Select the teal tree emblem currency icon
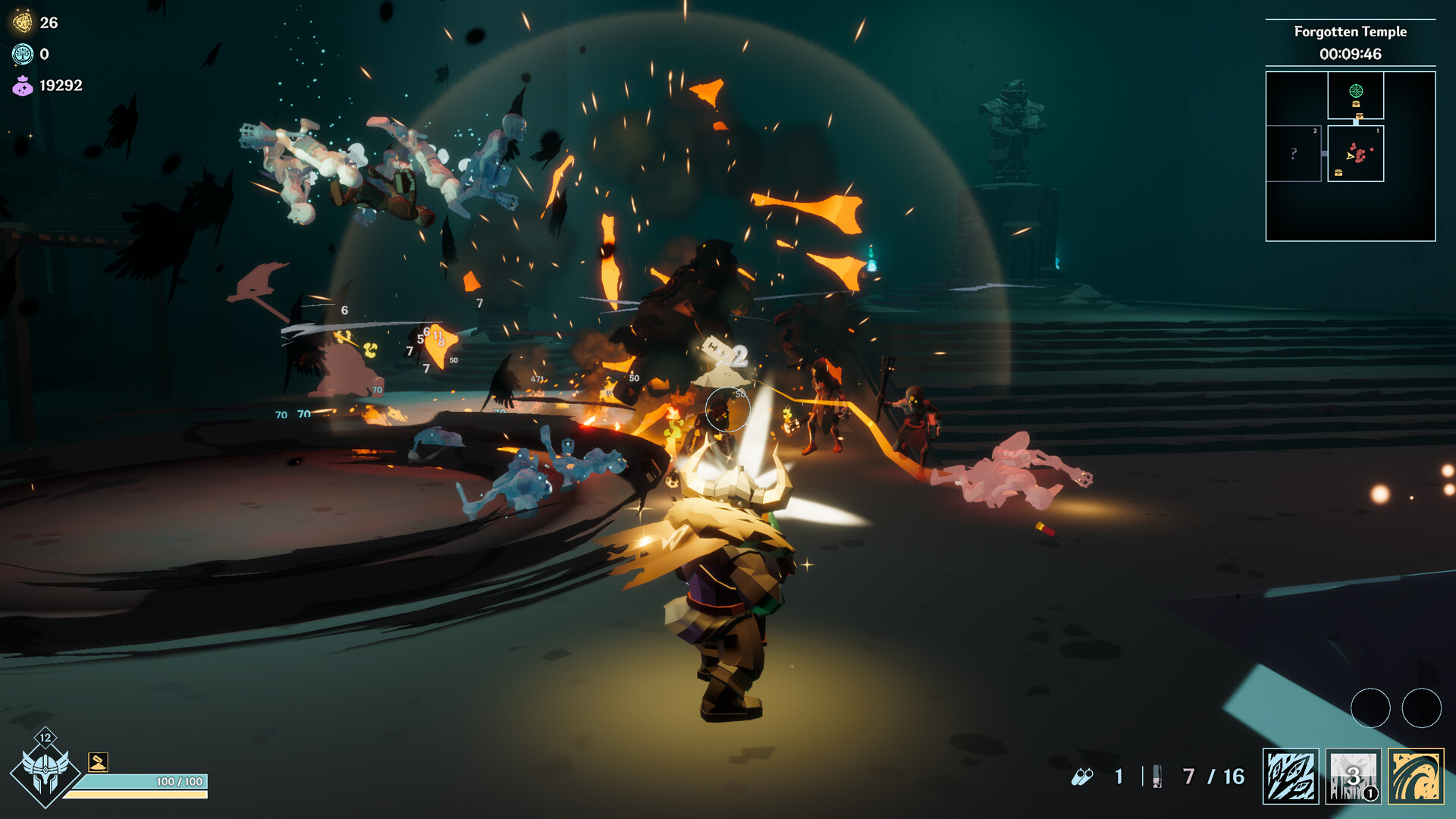 [23, 54]
